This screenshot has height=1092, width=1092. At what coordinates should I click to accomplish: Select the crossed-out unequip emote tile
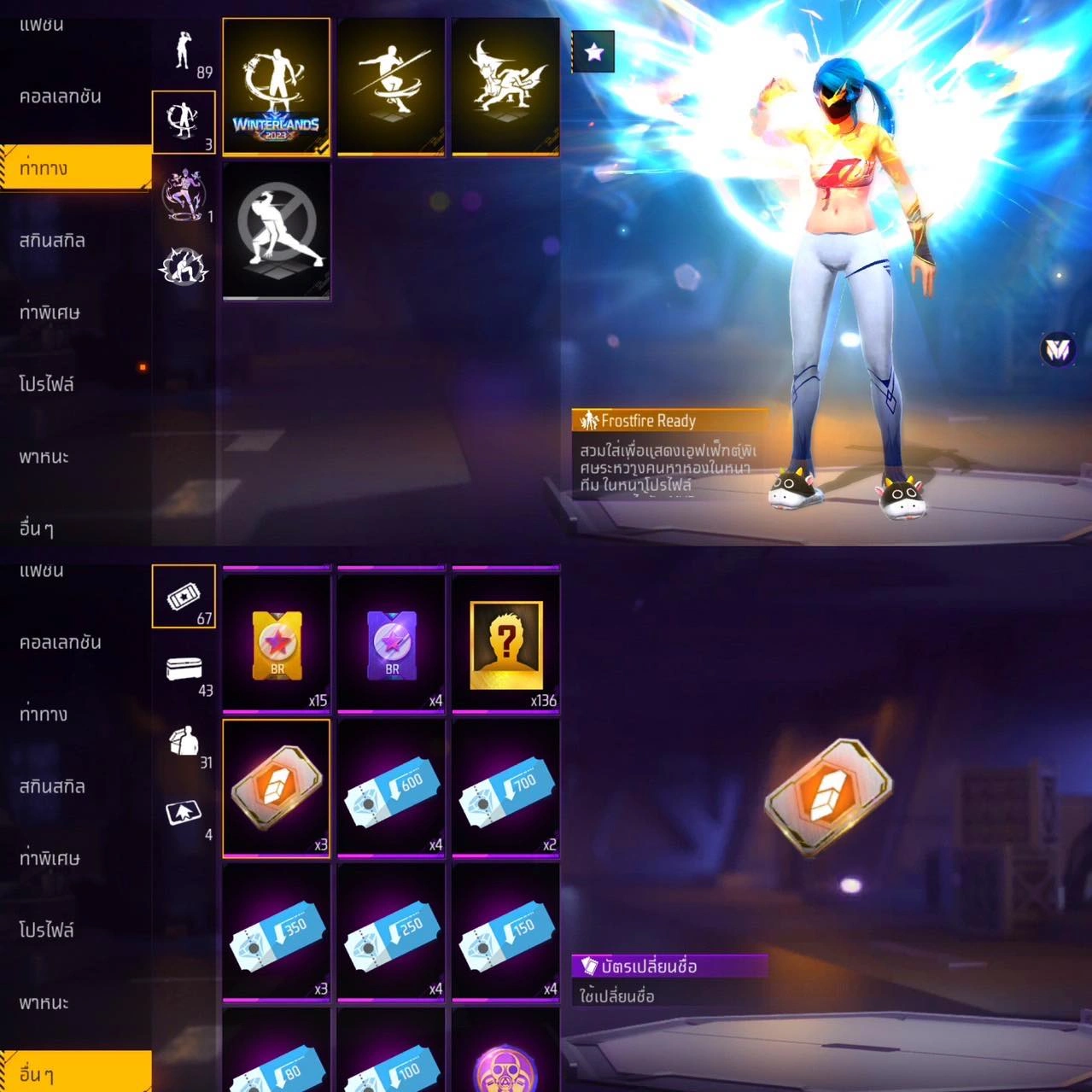click(276, 231)
